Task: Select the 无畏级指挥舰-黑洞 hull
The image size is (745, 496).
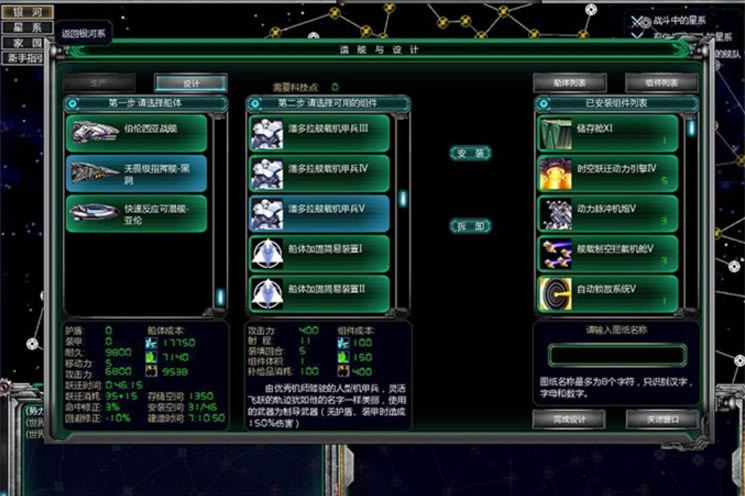Action: (137, 173)
